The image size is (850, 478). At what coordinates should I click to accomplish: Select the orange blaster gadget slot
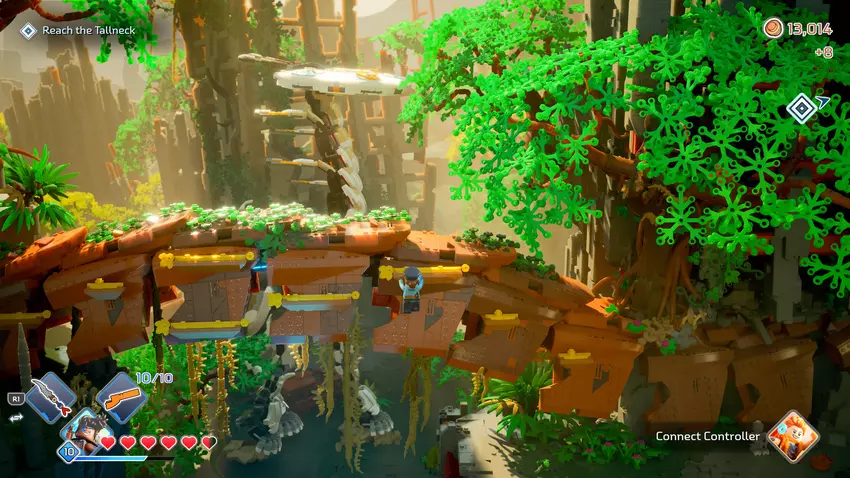(x=122, y=397)
